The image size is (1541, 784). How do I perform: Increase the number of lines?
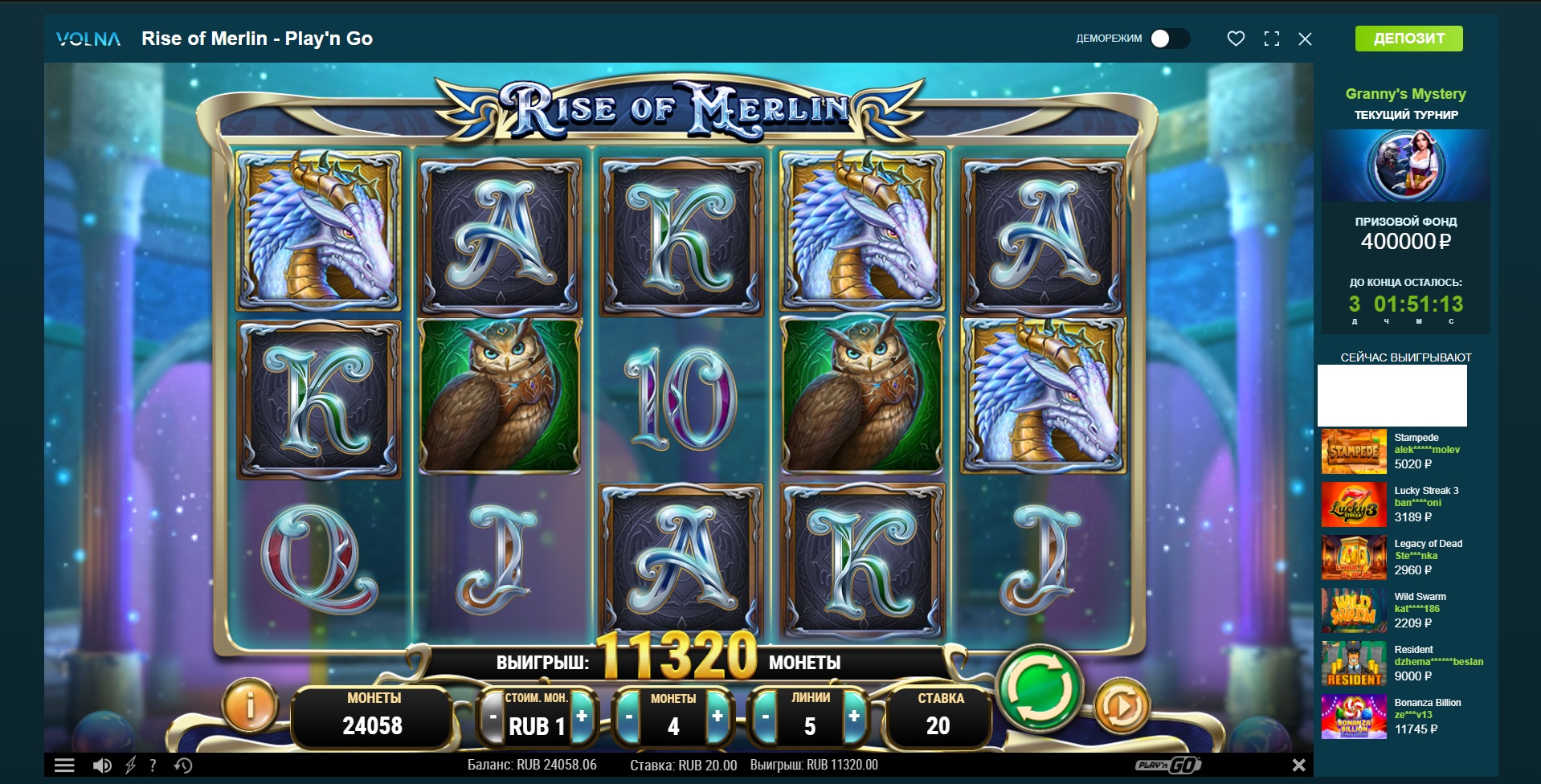click(854, 716)
